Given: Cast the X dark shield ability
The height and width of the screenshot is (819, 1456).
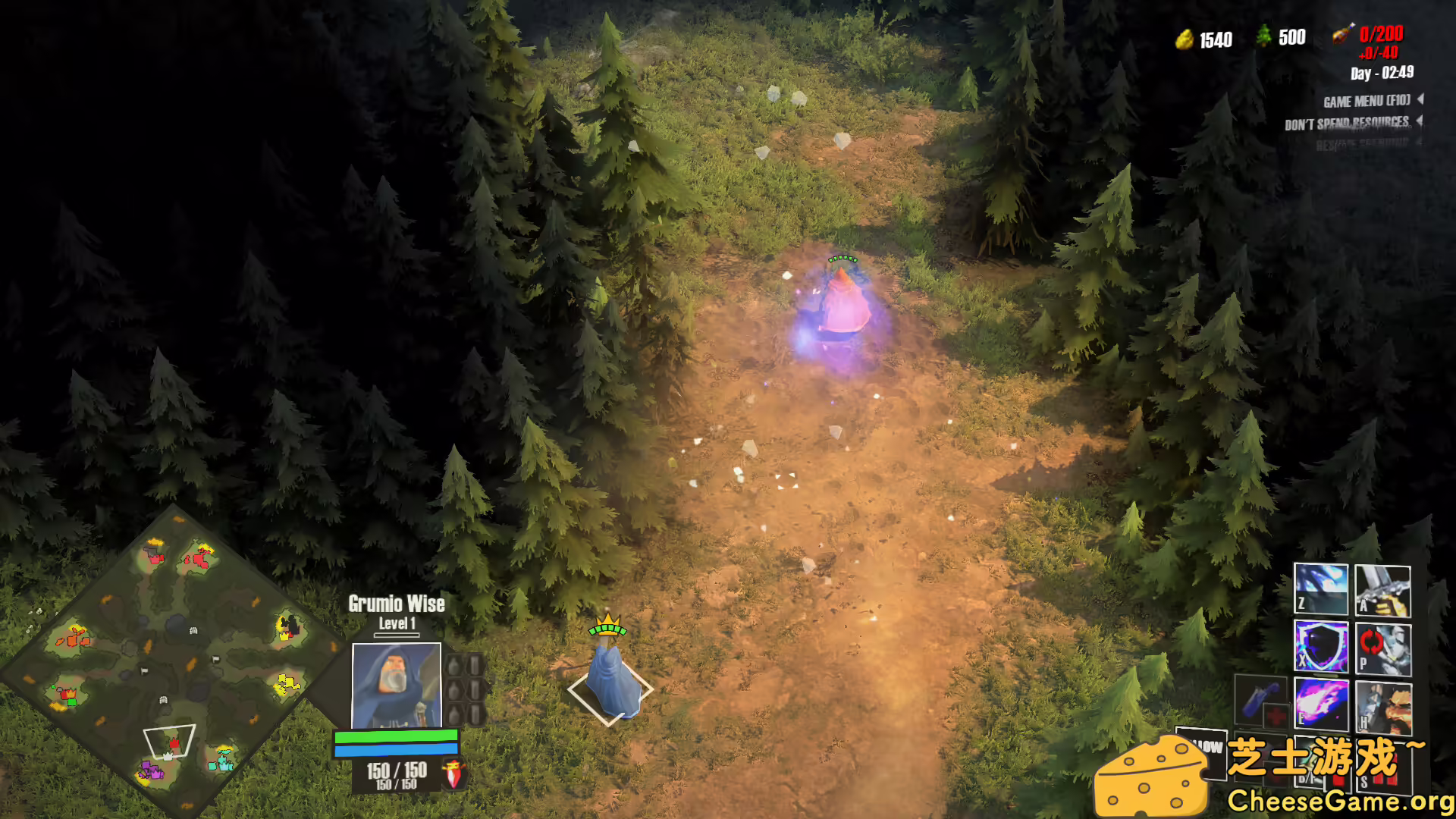Looking at the screenshot, I should click(x=1320, y=647).
